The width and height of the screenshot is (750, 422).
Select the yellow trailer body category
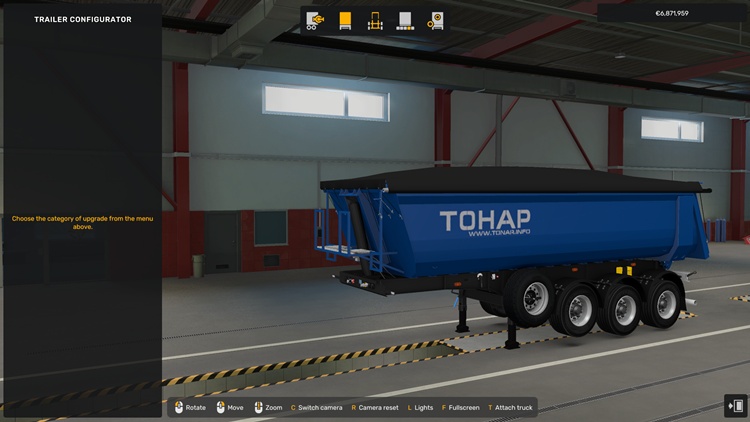coord(346,20)
